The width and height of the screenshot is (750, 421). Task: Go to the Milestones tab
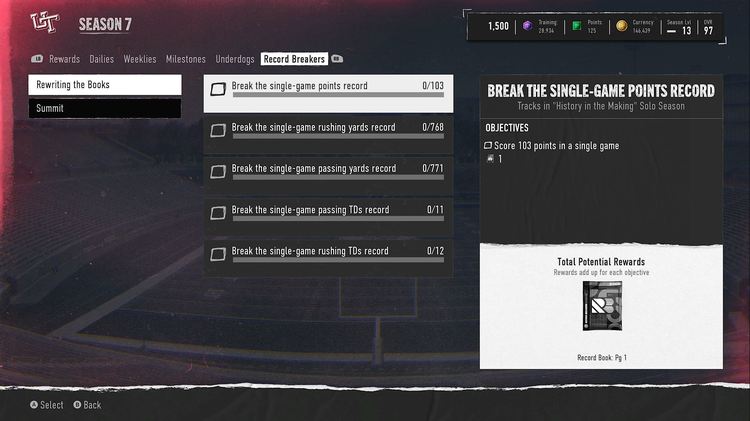(186, 59)
